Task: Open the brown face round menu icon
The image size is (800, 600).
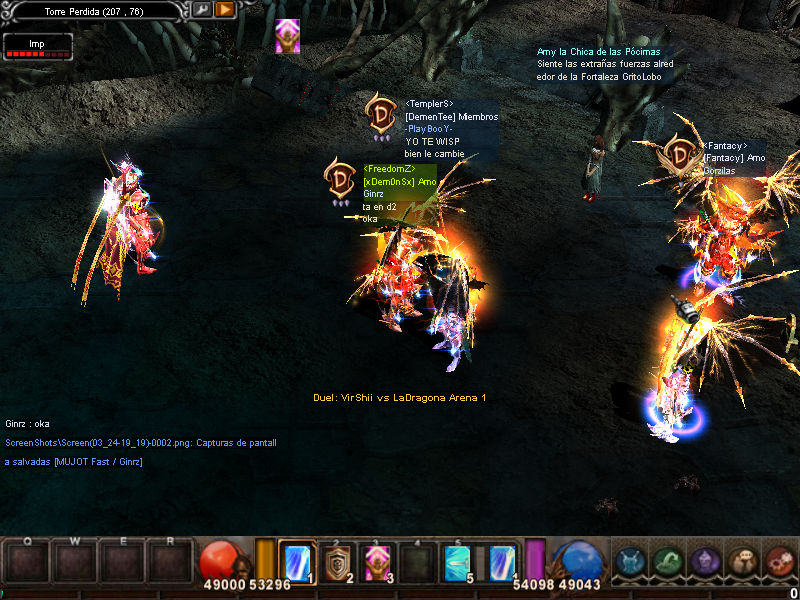Action: click(x=743, y=562)
